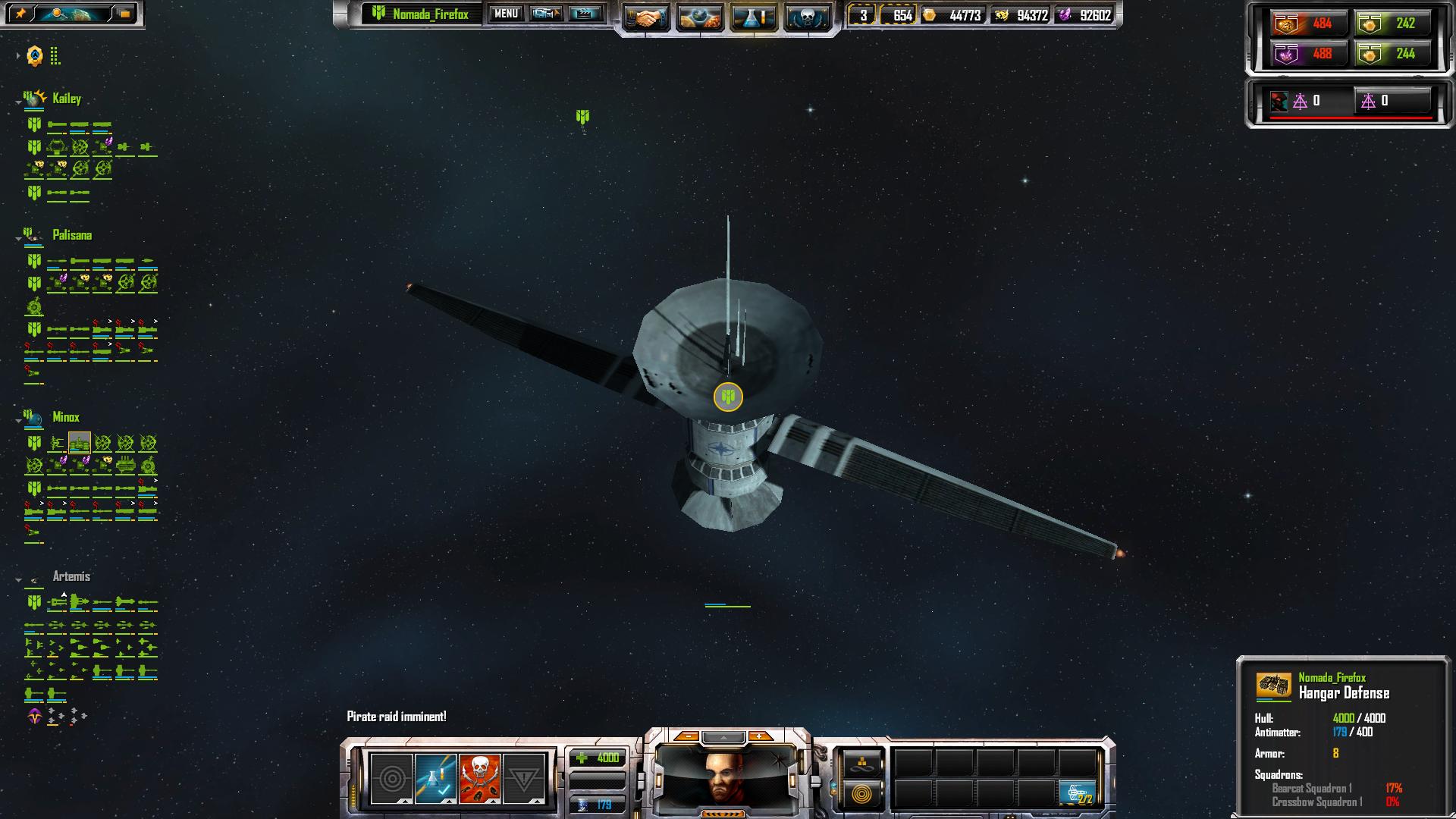Click the orange plus button above portrait
This screenshot has height=819, width=1456.
point(759,736)
